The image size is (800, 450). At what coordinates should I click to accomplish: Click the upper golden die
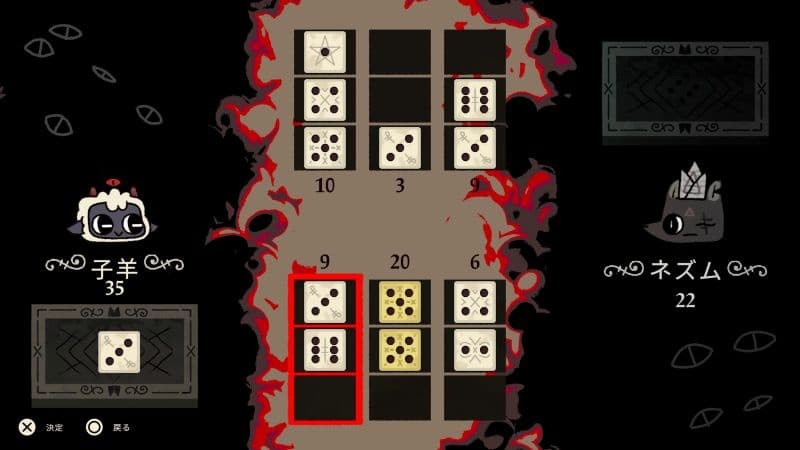click(400, 301)
